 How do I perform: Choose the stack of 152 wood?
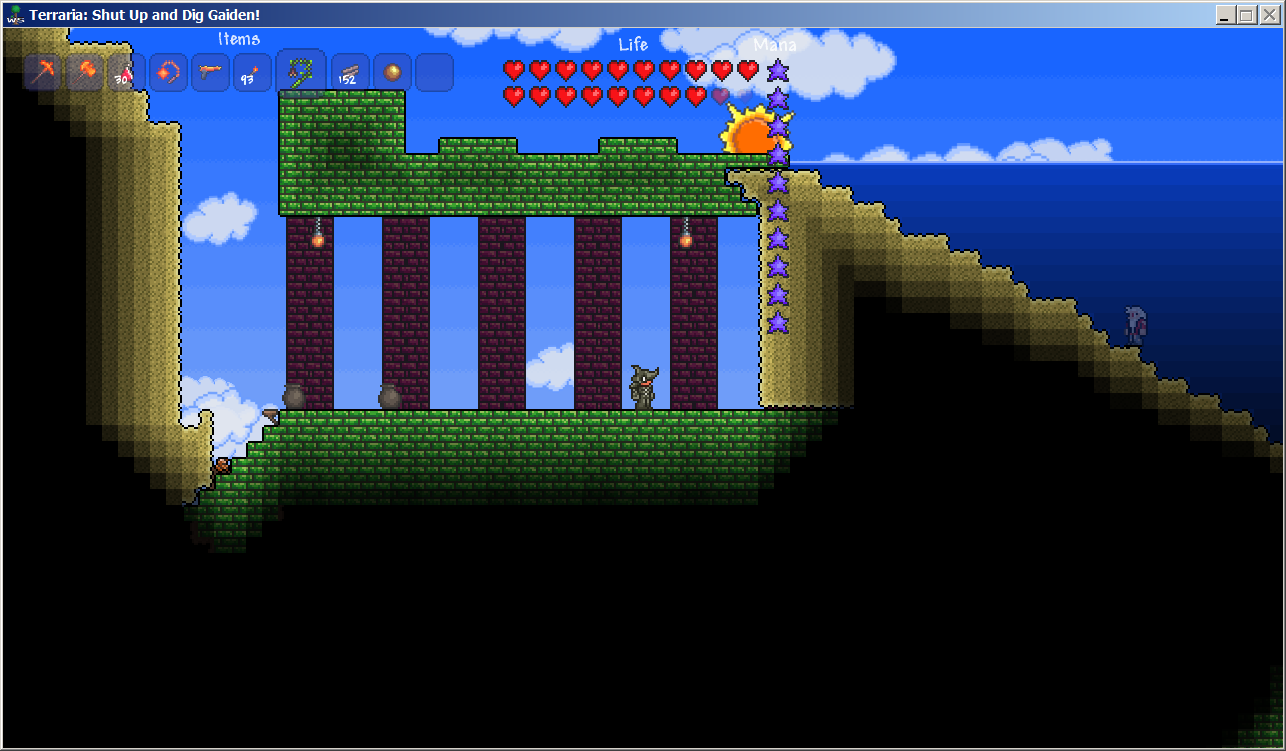coord(350,73)
